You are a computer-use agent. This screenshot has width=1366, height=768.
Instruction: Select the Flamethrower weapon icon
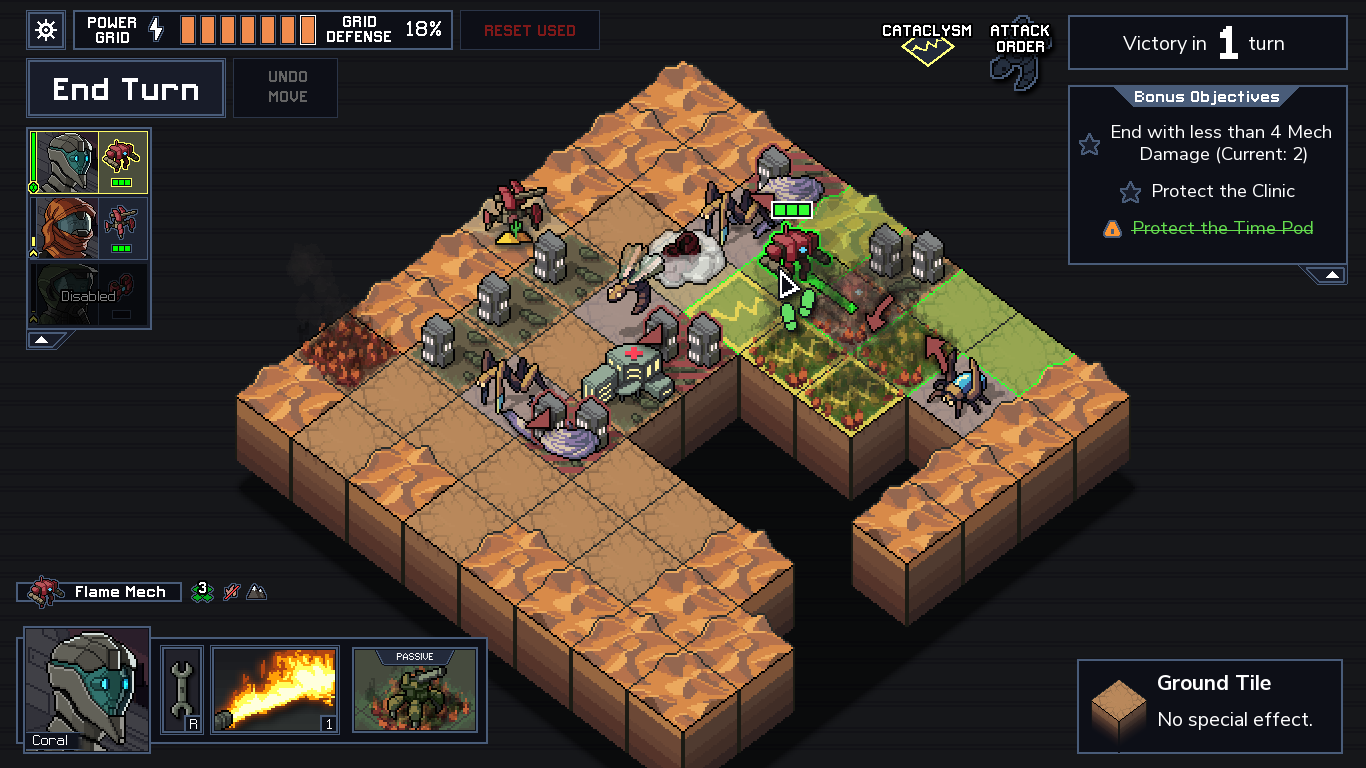click(x=275, y=689)
